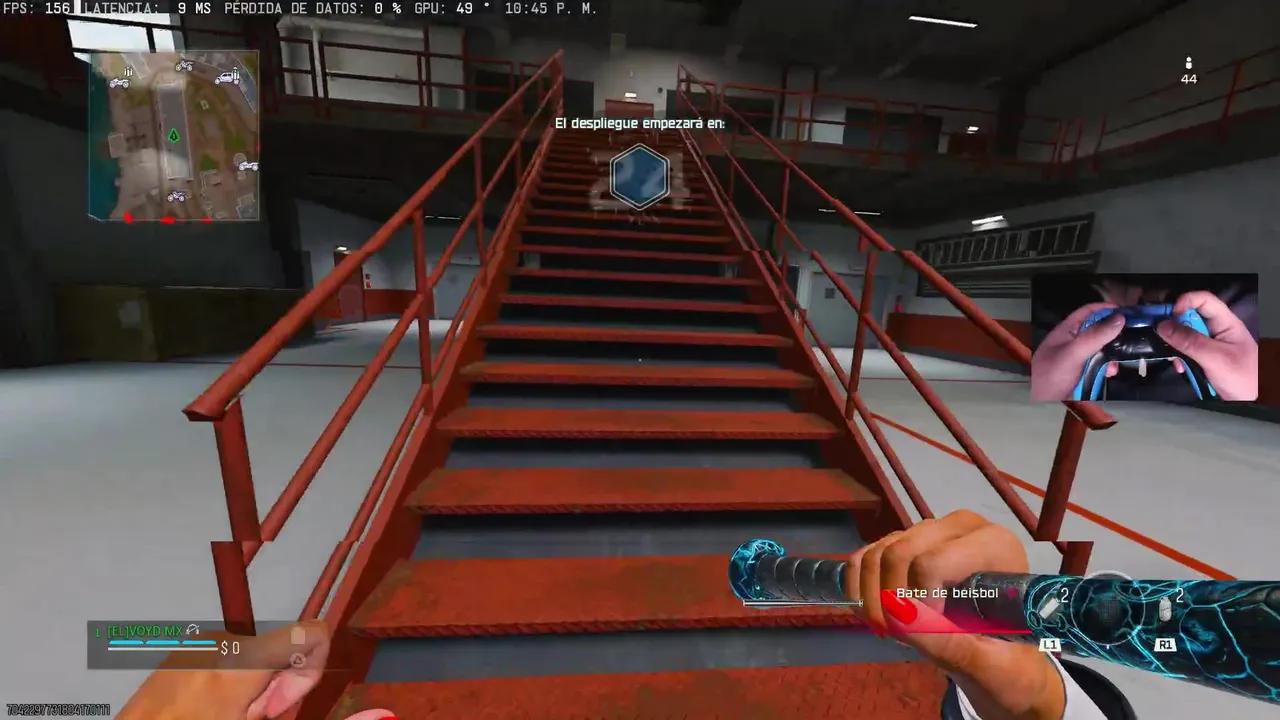Image resolution: width=1280 pixels, height=720 pixels.
Task: Click the 'El despliegue empezará en' countdown text
Action: [639, 123]
